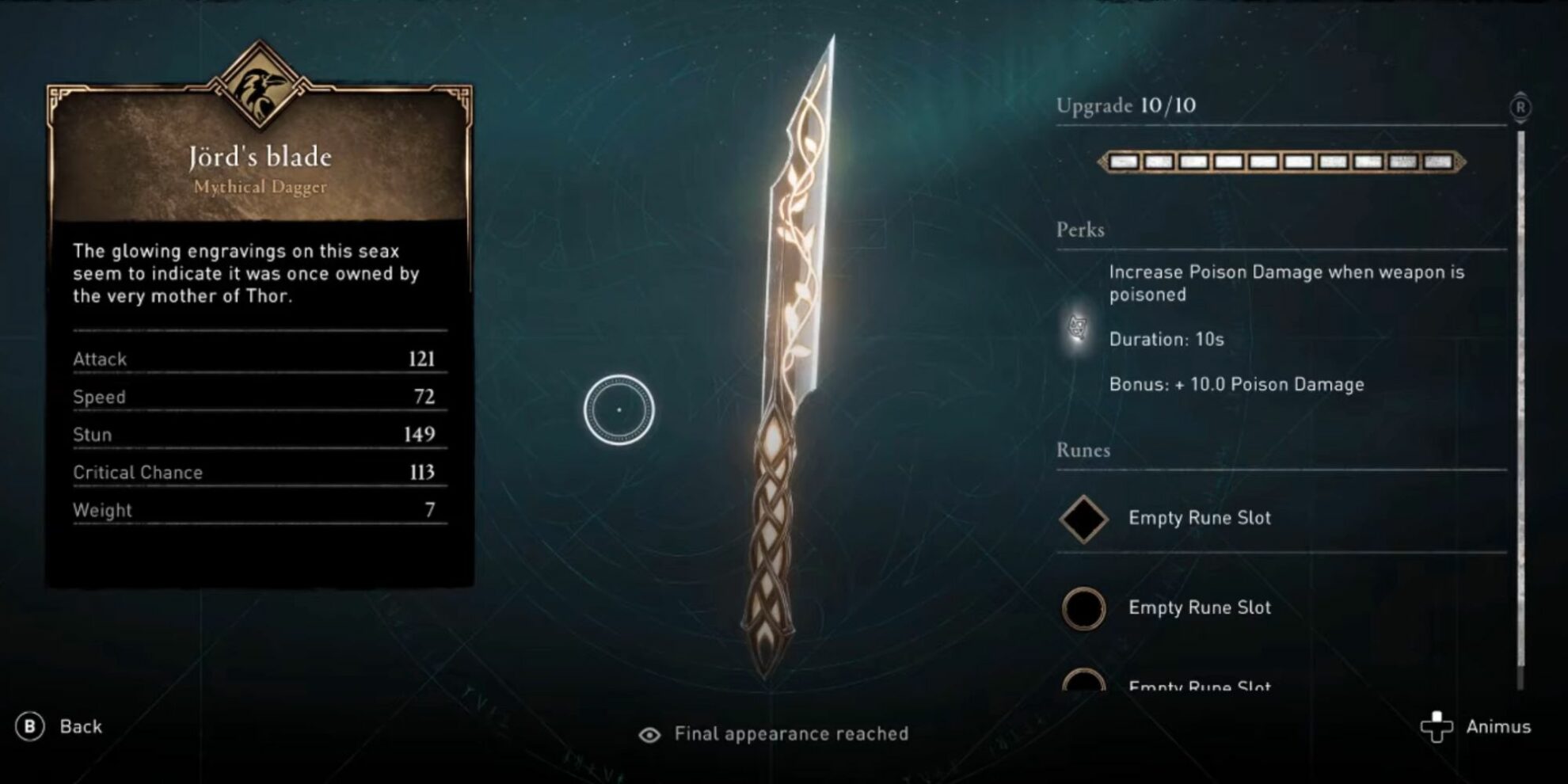This screenshot has width=1568, height=784.
Task: Open the Animus menu via the cross icon
Action: (1437, 725)
